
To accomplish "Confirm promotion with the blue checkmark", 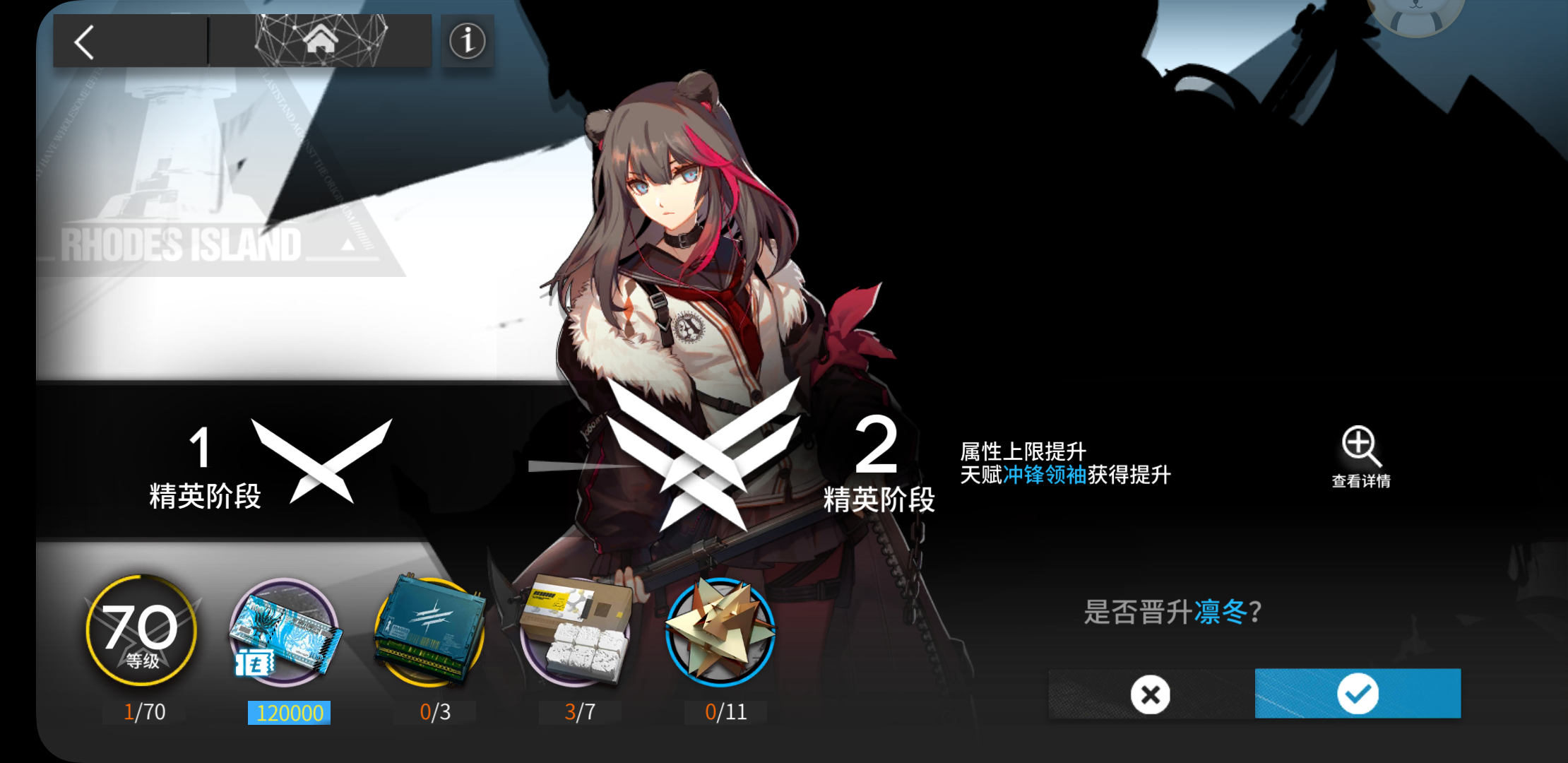I will tap(1358, 694).
